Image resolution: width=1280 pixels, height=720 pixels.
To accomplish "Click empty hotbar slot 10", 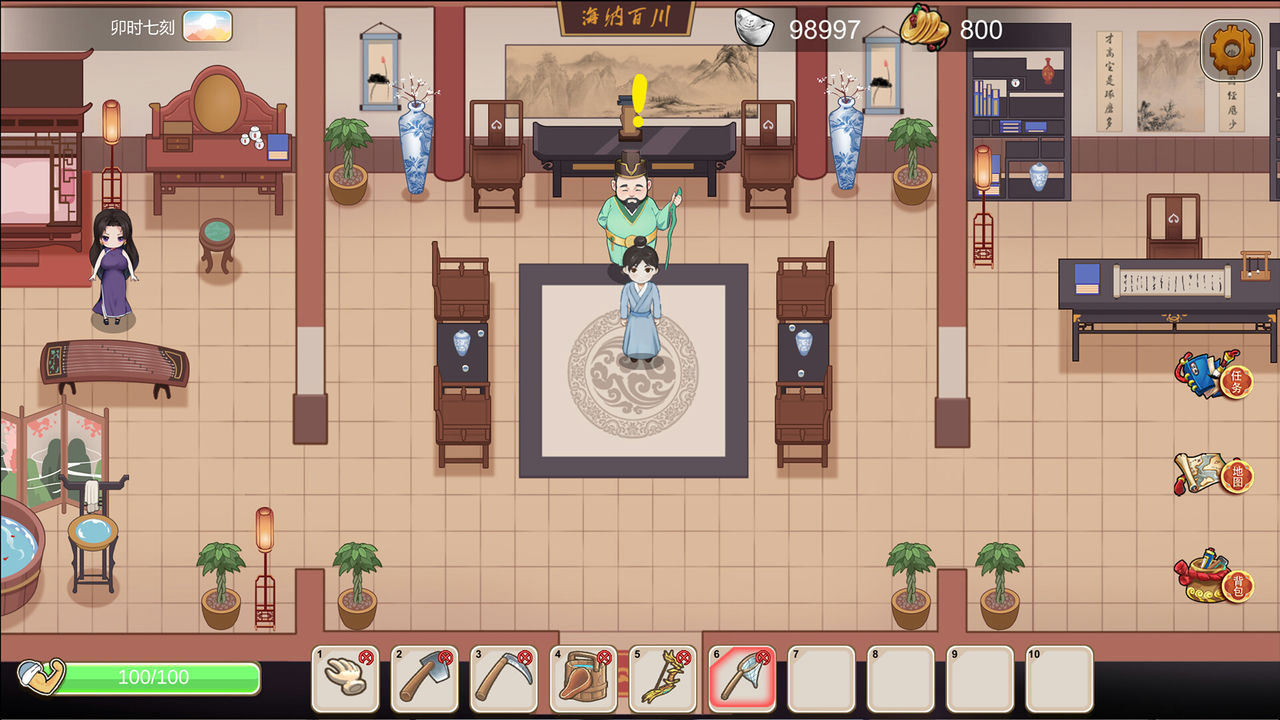I will (1059, 681).
